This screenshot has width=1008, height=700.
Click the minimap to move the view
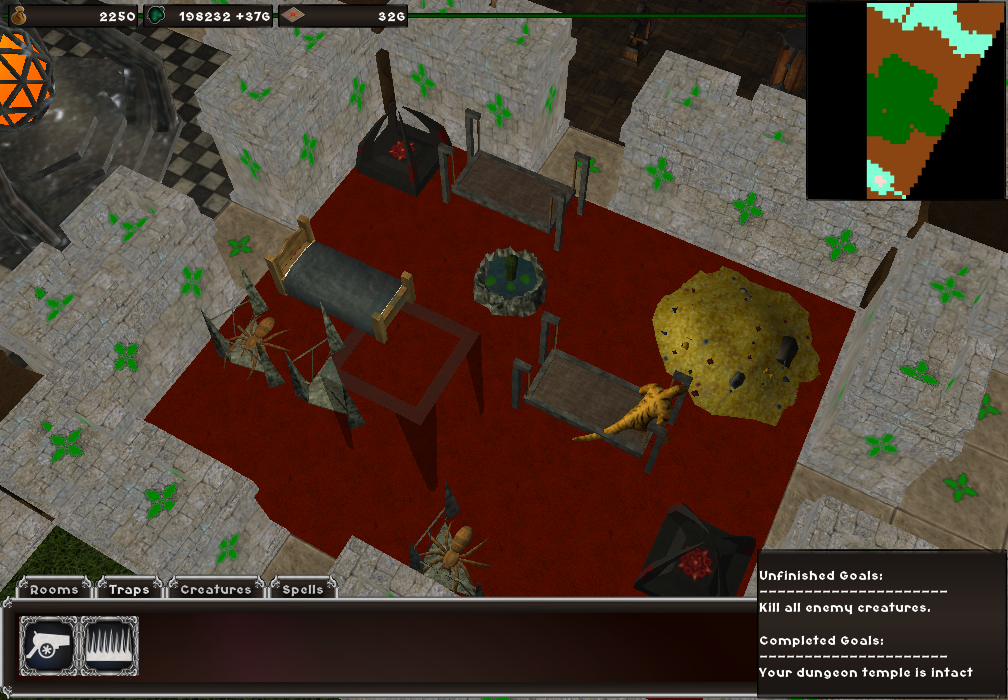(905, 100)
